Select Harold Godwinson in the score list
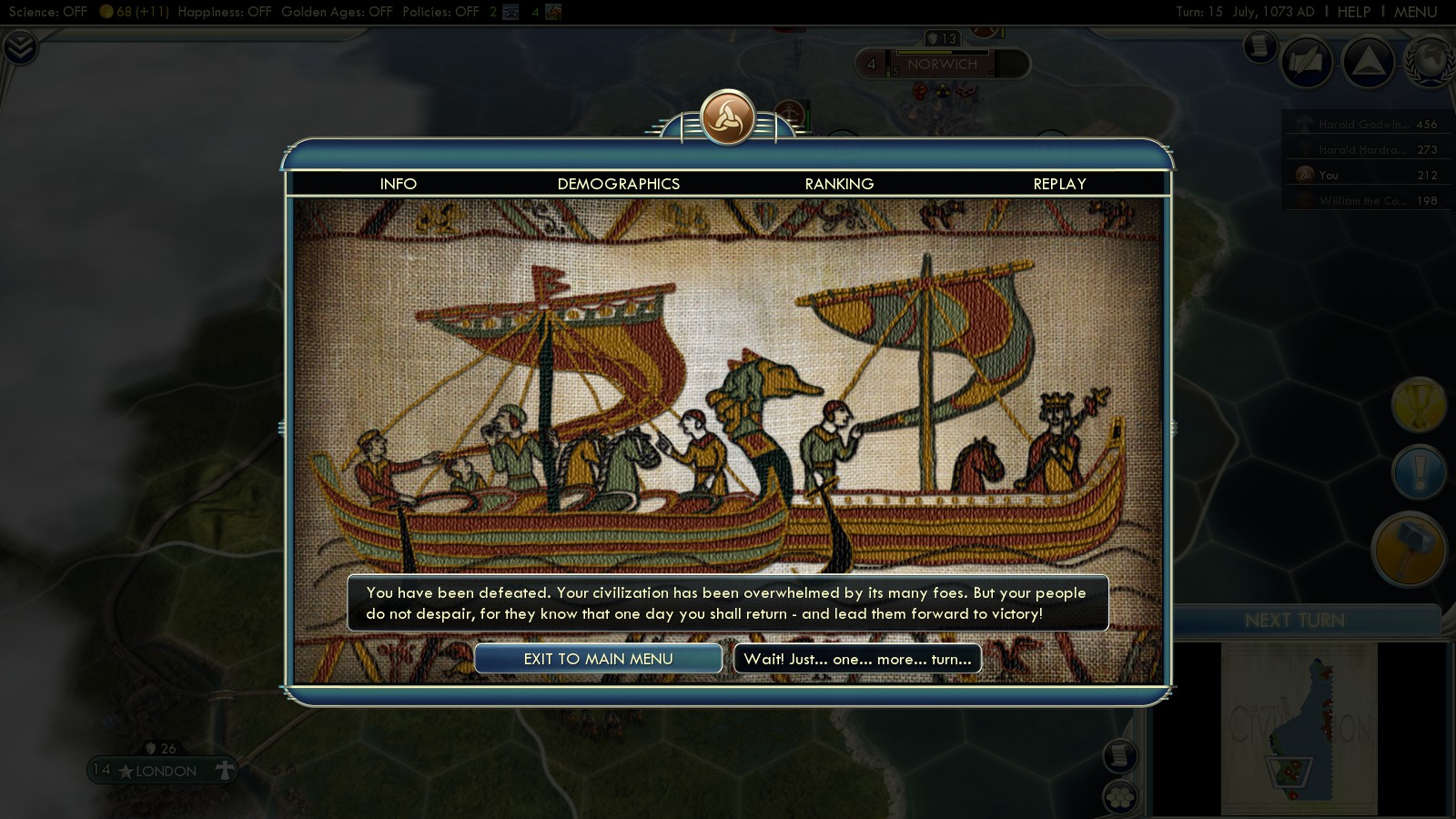This screenshot has height=819, width=1456. pyautogui.click(x=1363, y=125)
